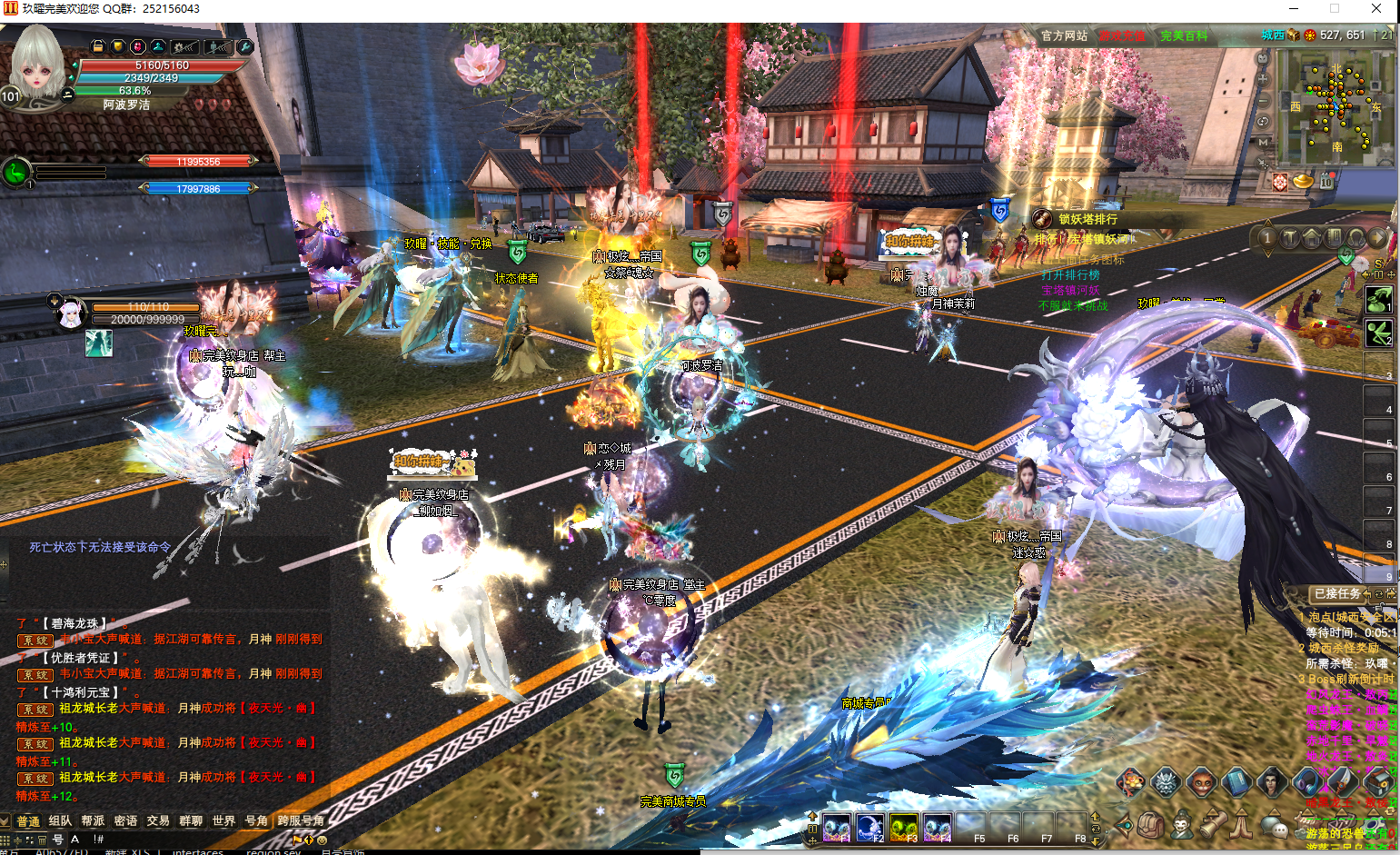
Task: Select the 跨服号角 chat tab
Action: click(300, 820)
